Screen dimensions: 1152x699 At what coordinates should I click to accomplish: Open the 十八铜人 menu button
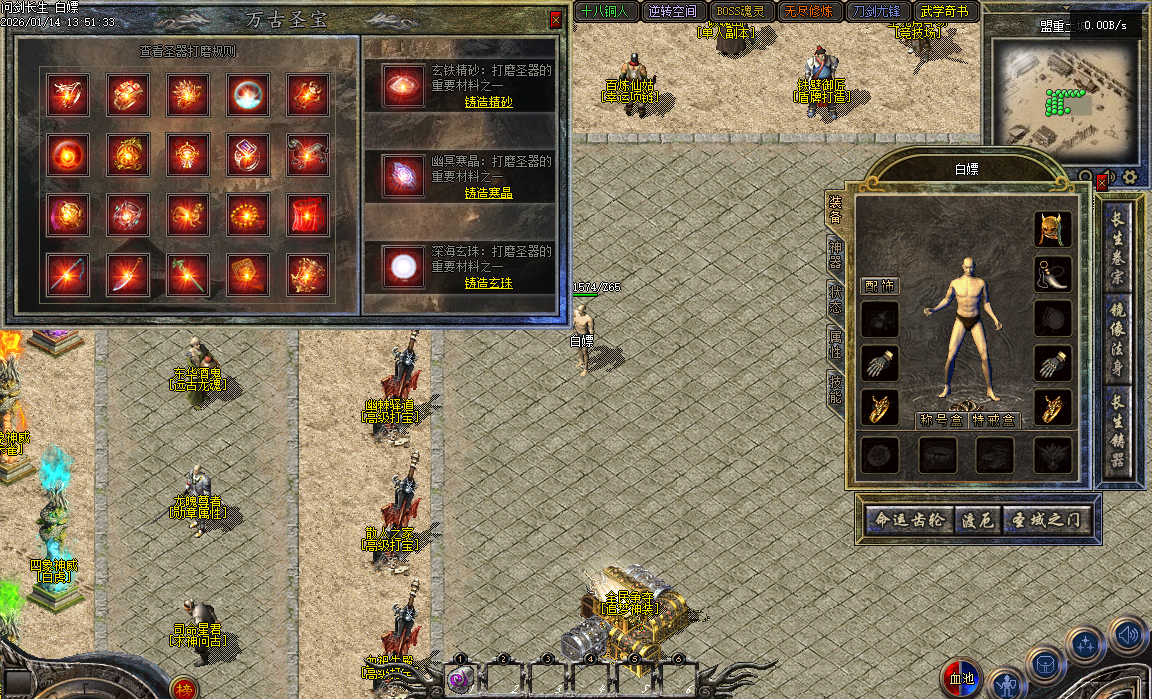tap(605, 12)
